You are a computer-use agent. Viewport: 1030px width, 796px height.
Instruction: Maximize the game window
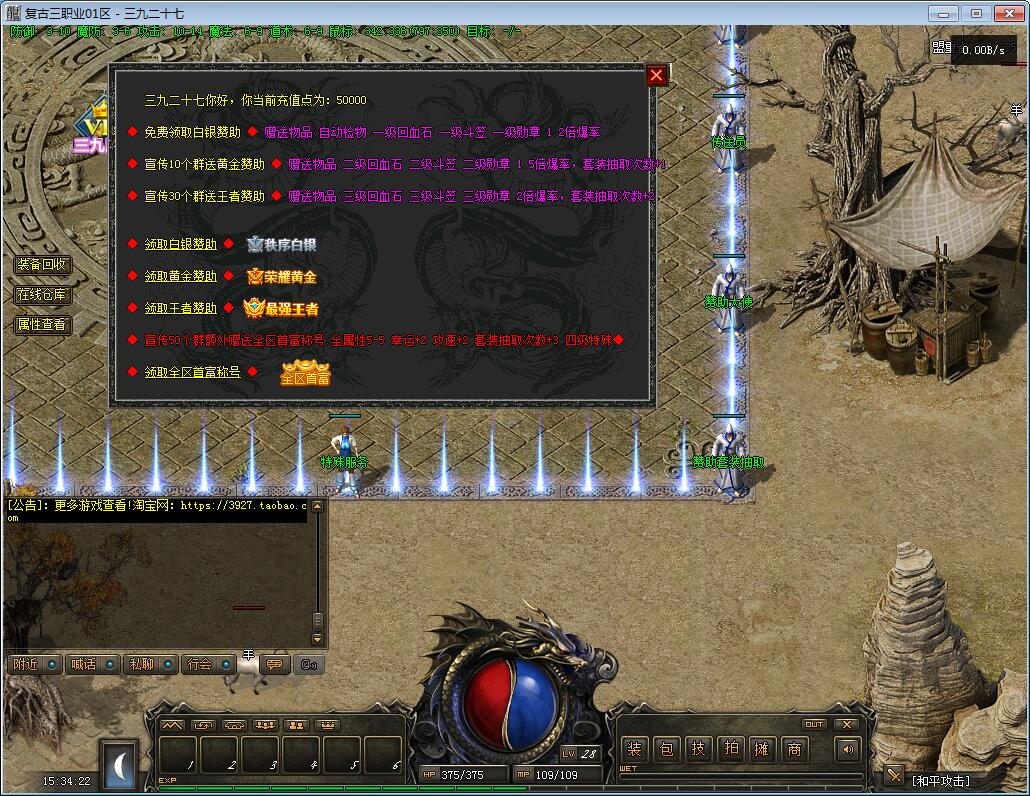pos(976,13)
